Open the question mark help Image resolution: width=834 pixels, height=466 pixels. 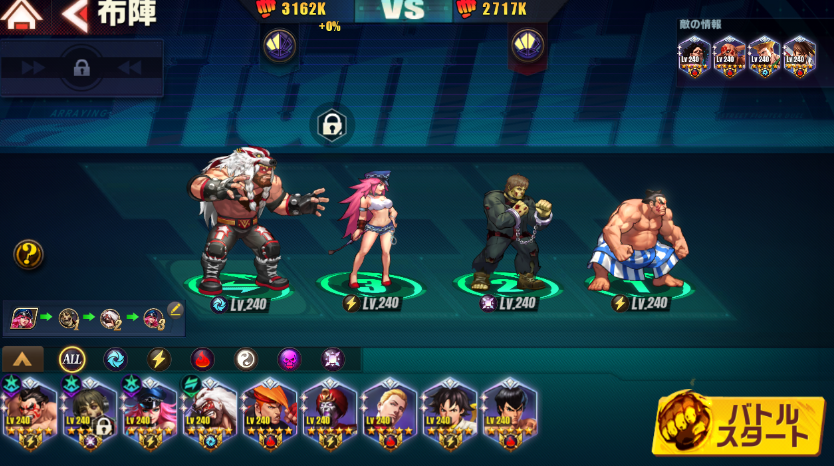click(x=28, y=254)
